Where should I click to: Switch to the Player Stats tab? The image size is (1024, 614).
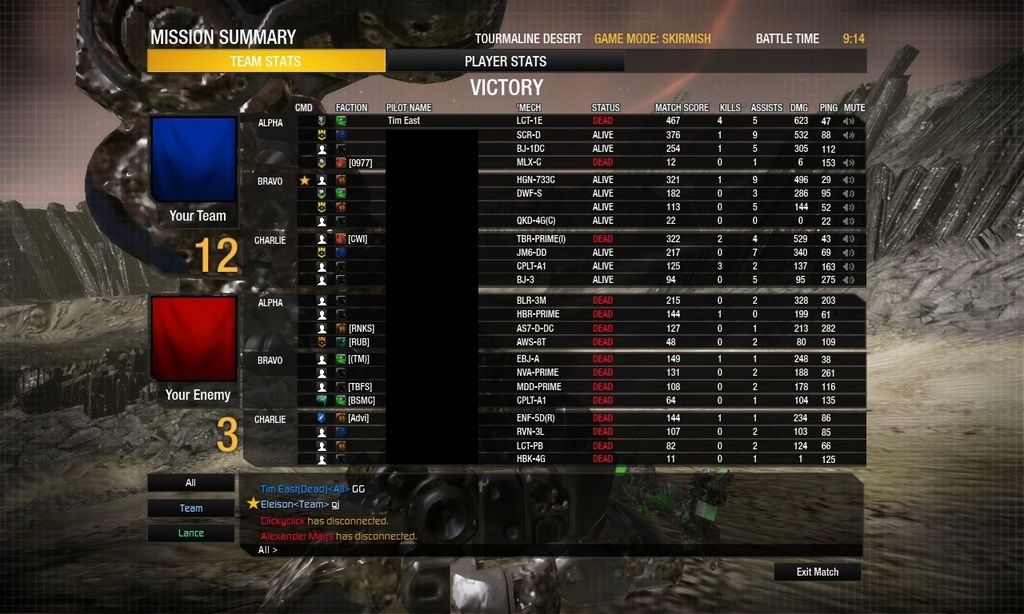505,61
